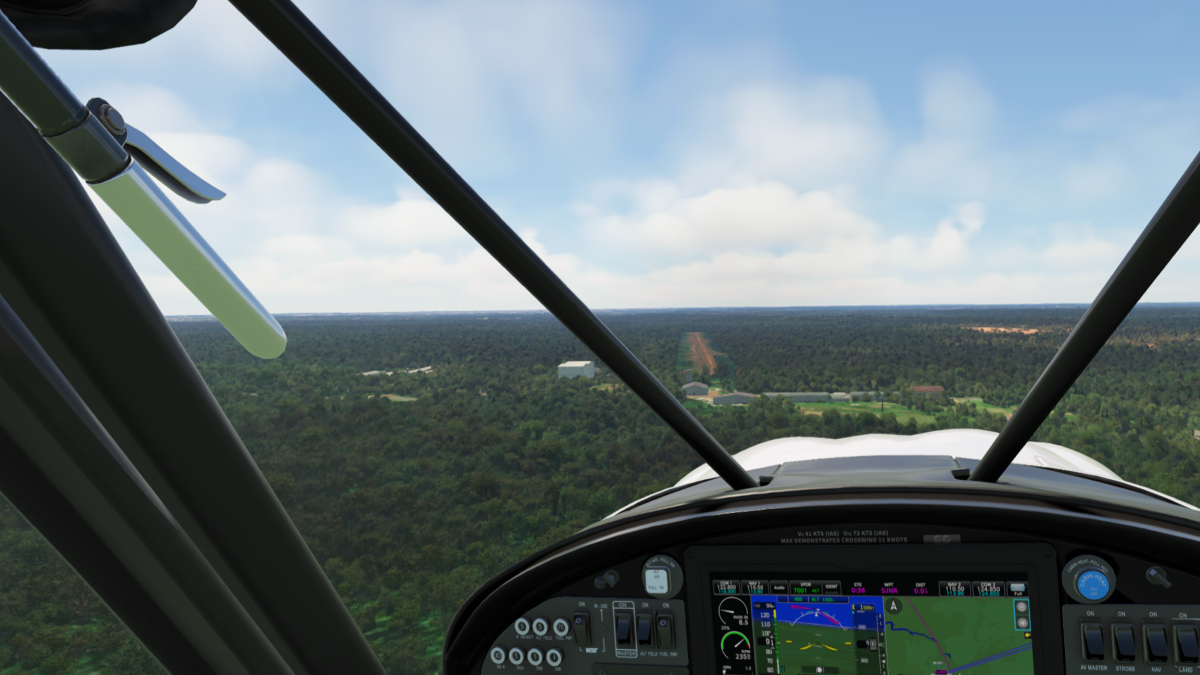
Task: Open the COM 2 frequency button
Action: [x=986, y=588]
